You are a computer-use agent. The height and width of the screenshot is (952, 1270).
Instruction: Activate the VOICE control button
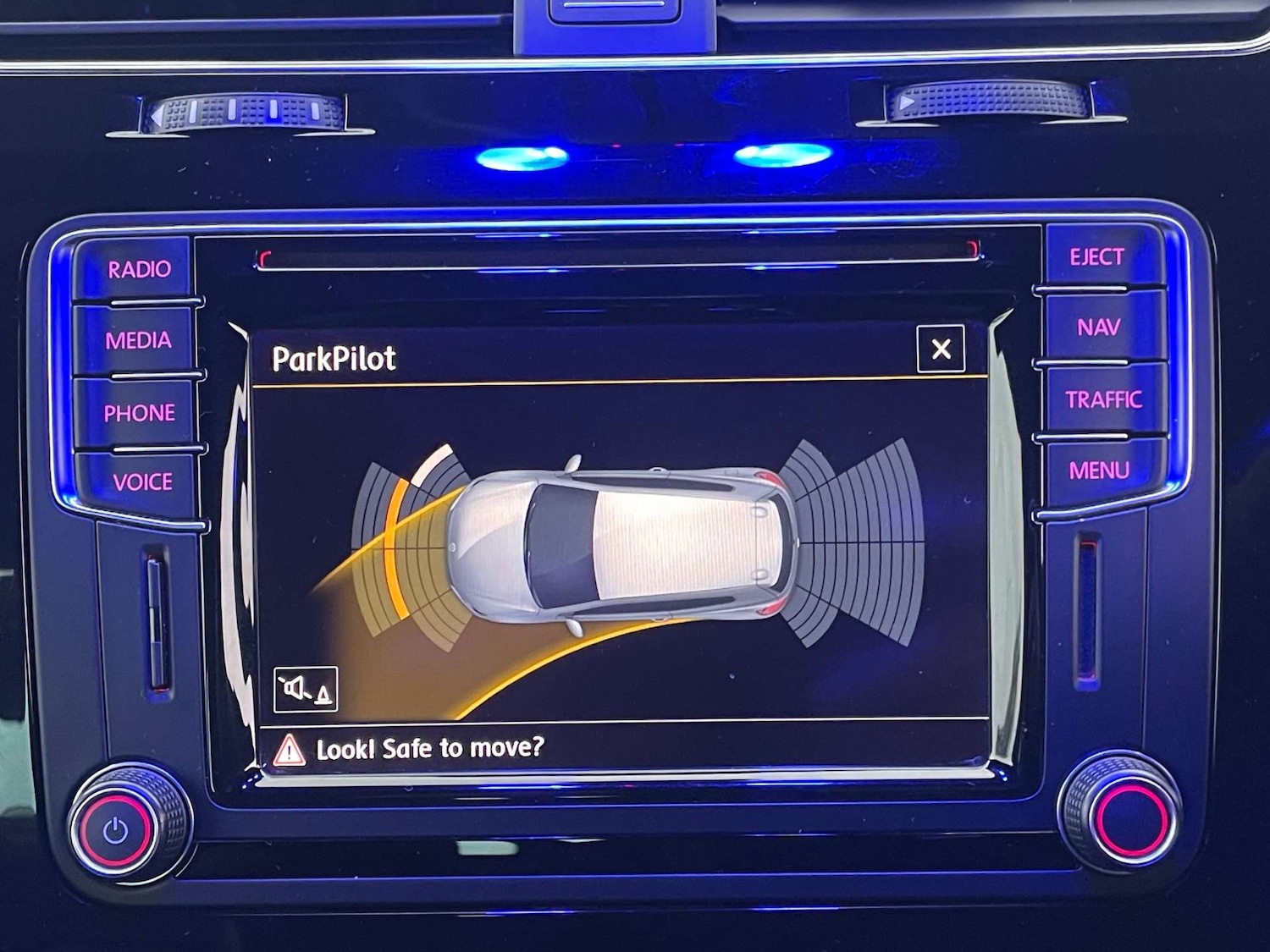142,482
